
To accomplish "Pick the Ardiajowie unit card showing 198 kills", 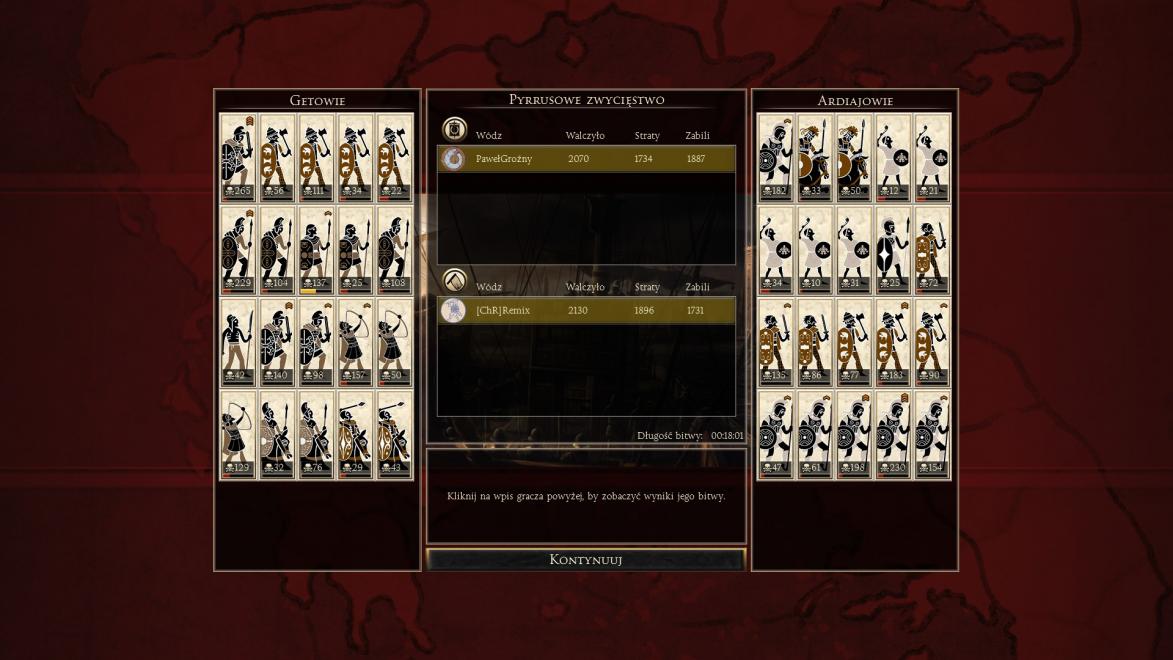I will point(854,435).
